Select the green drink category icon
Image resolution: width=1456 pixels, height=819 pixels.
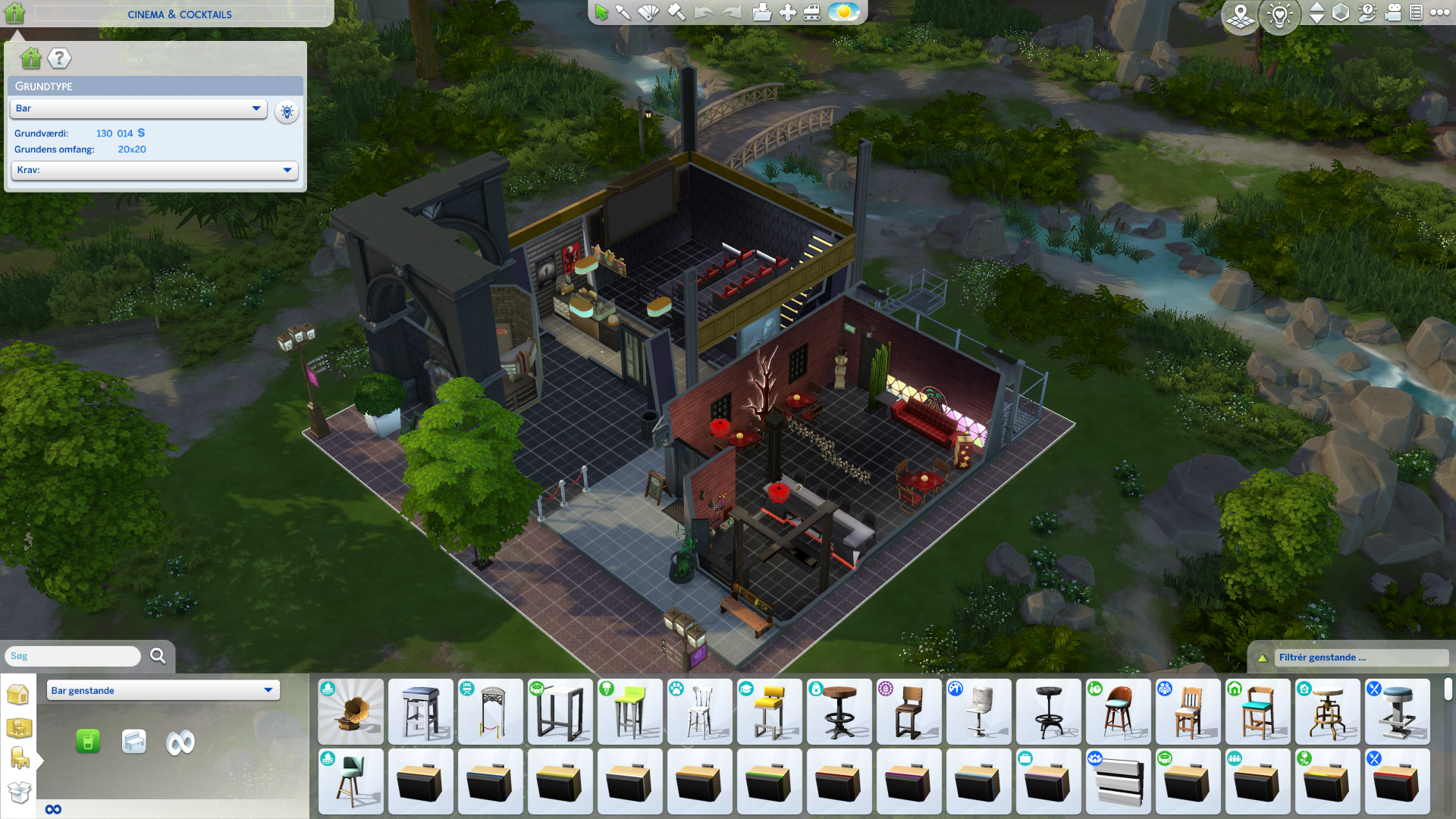click(x=88, y=741)
